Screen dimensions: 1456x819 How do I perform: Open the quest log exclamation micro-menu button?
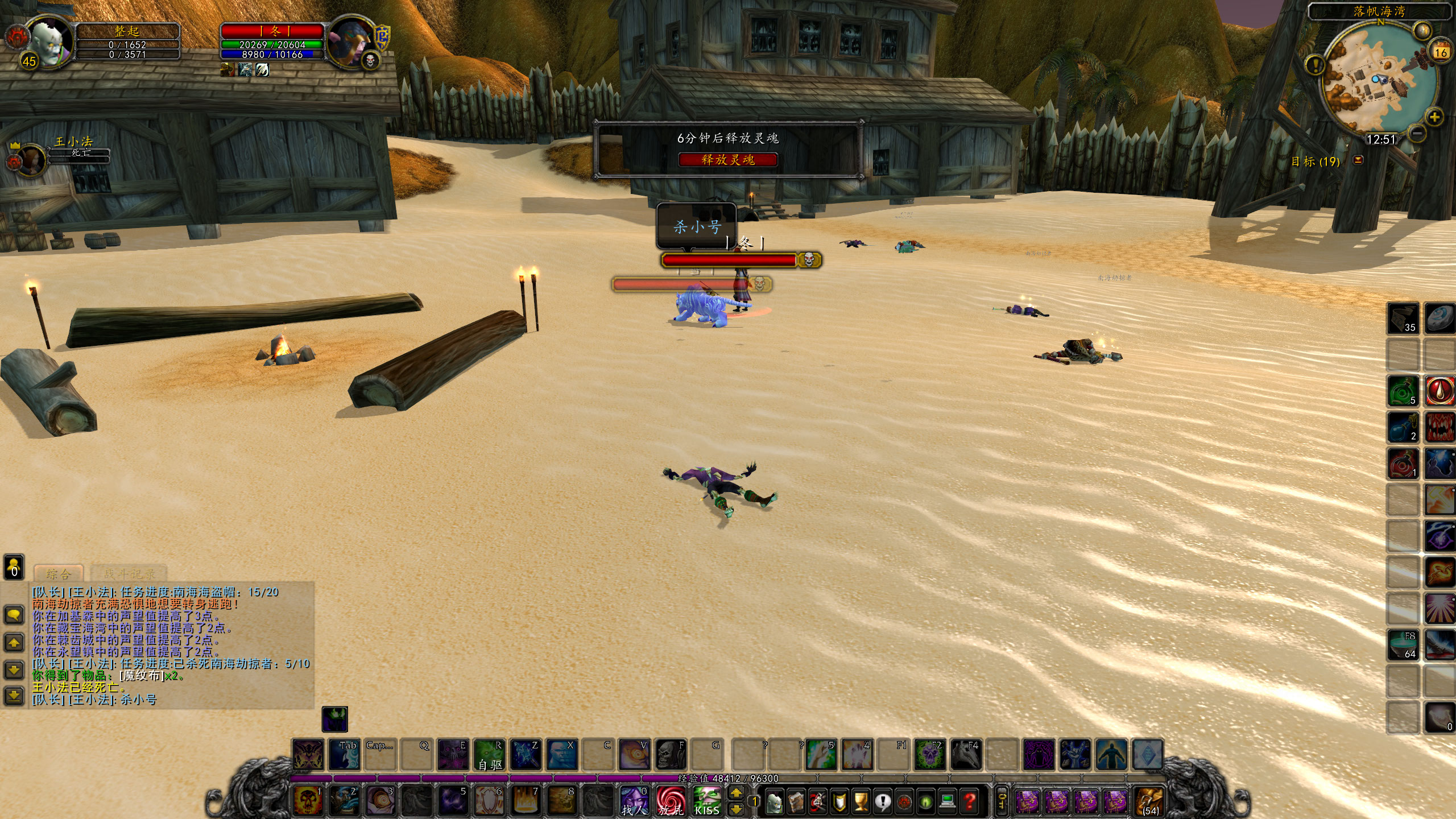coord(883,802)
